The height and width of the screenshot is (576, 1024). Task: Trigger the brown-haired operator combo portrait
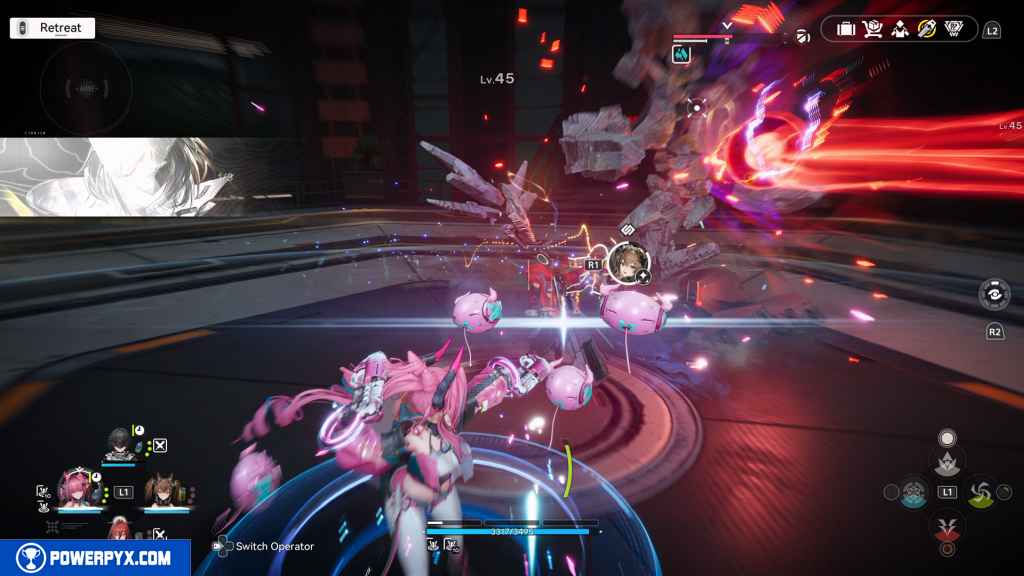628,261
